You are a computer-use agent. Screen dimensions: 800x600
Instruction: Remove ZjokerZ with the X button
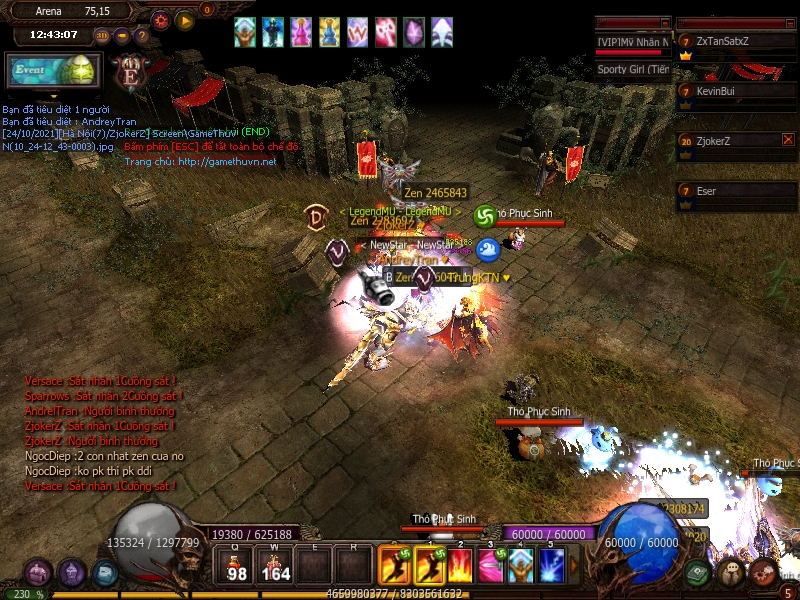pyautogui.click(x=788, y=140)
